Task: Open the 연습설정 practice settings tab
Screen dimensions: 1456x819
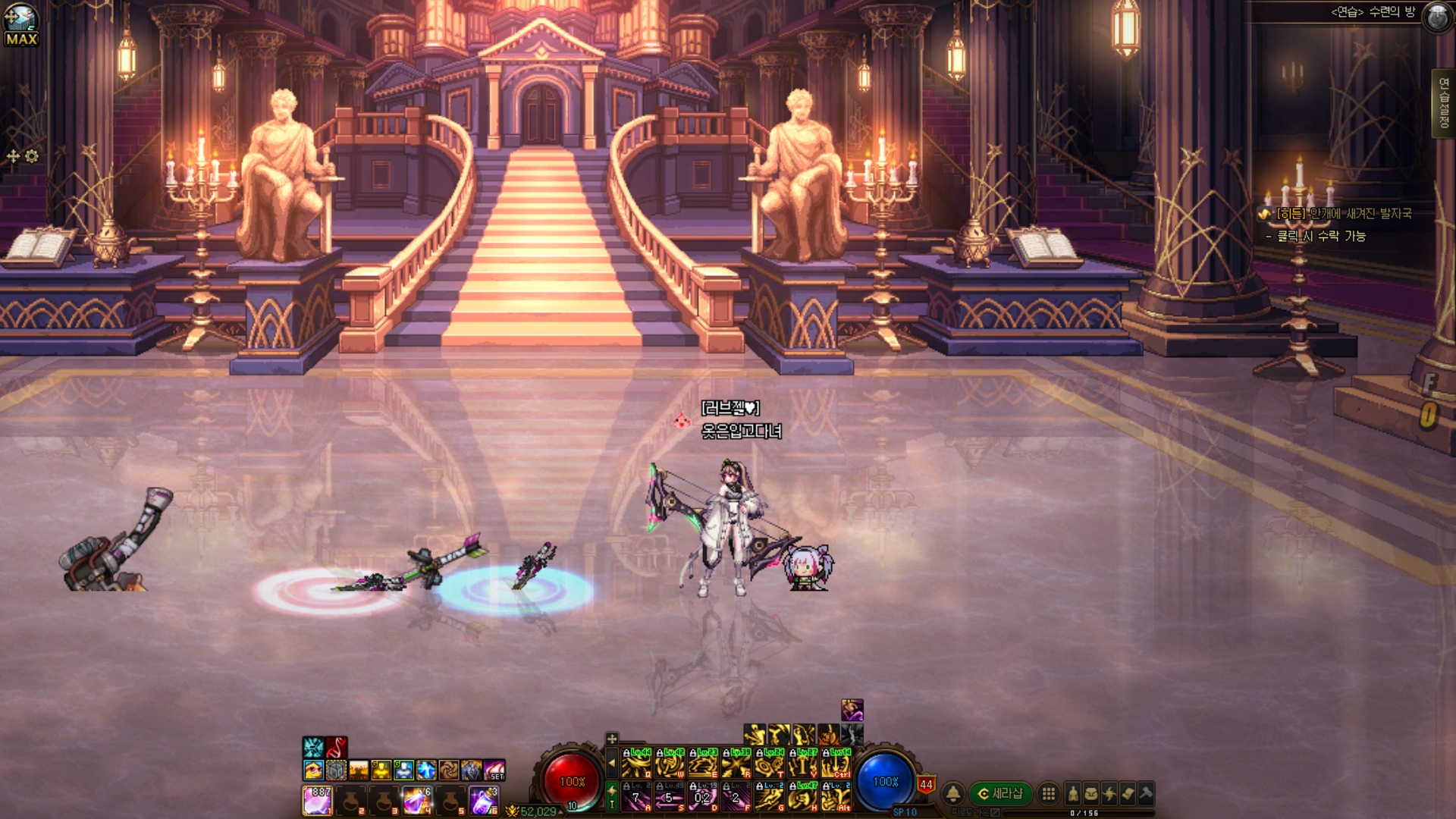Action: [1443, 104]
